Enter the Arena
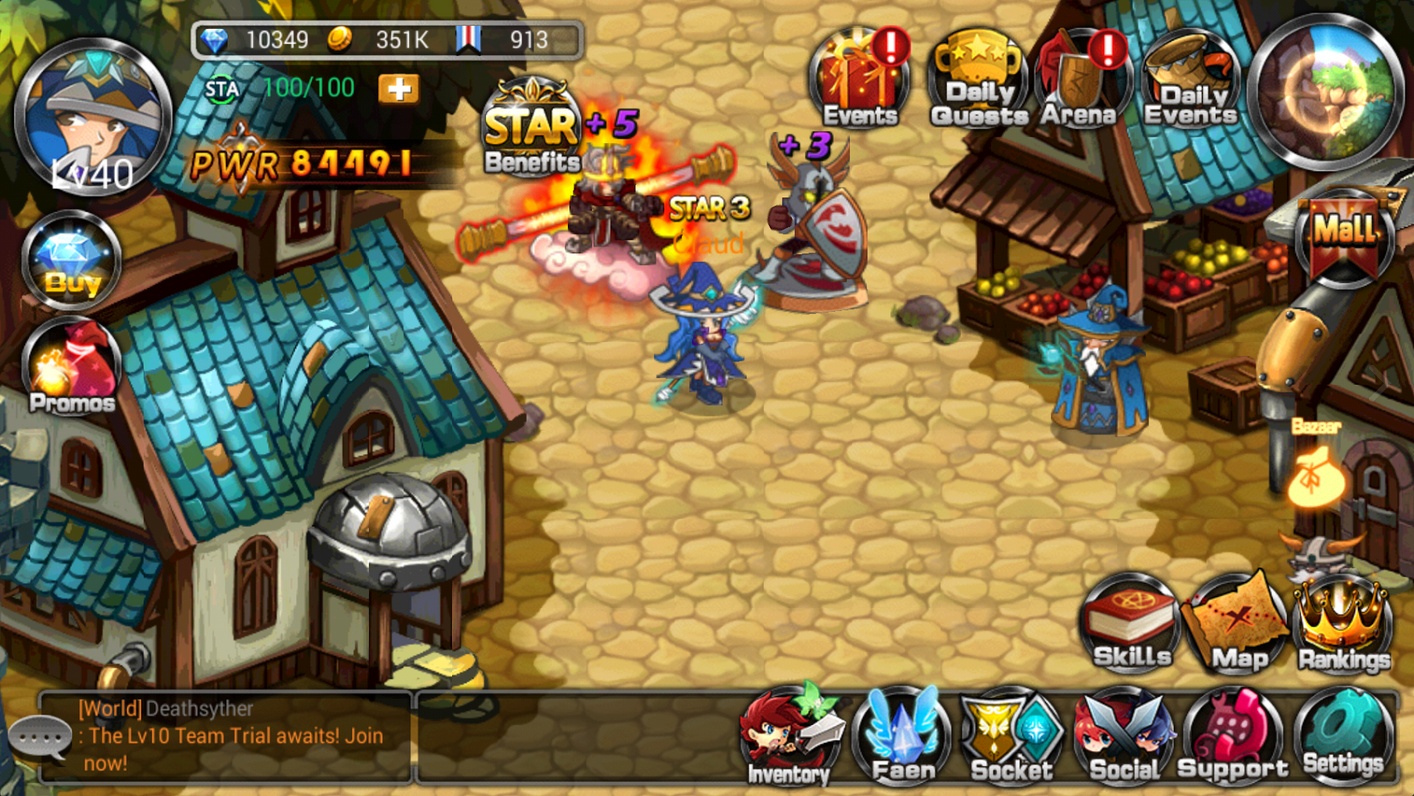Viewport: 1414px width, 796px height. [1080, 82]
